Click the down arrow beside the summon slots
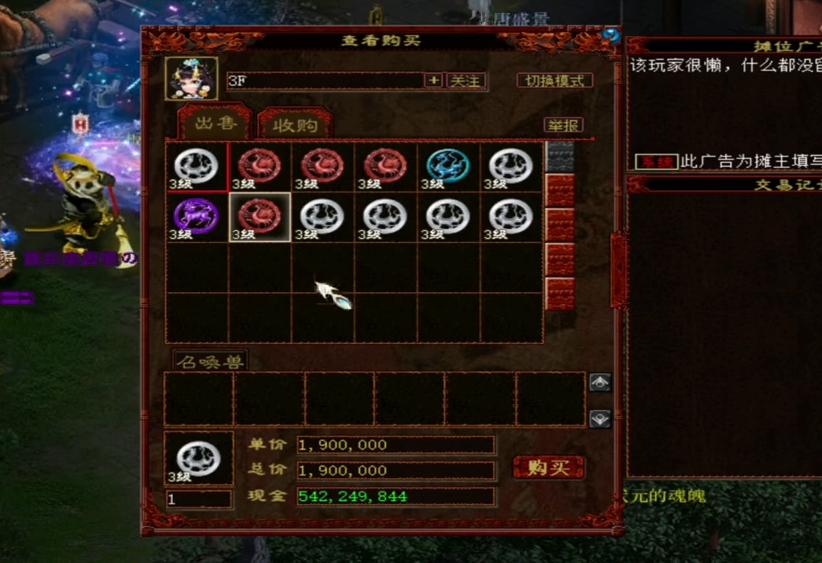The image size is (822, 563). point(600,418)
